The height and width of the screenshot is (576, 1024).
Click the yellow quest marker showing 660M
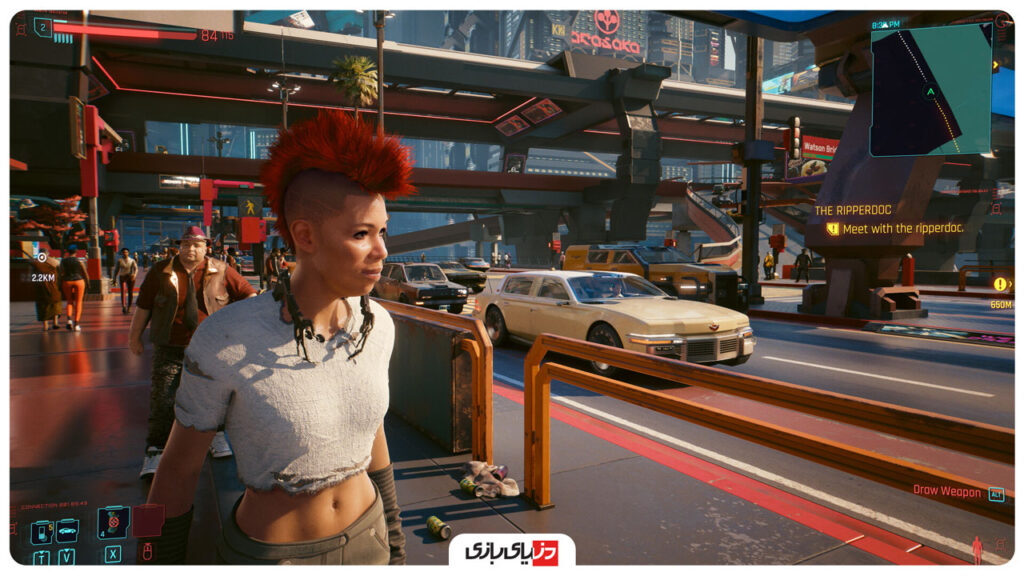pos(1000,284)
